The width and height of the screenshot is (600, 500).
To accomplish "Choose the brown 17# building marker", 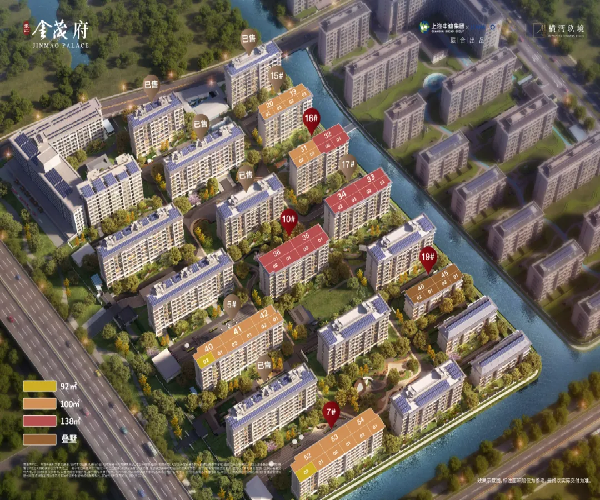I will pyautogui.click(x=348, y=162).
